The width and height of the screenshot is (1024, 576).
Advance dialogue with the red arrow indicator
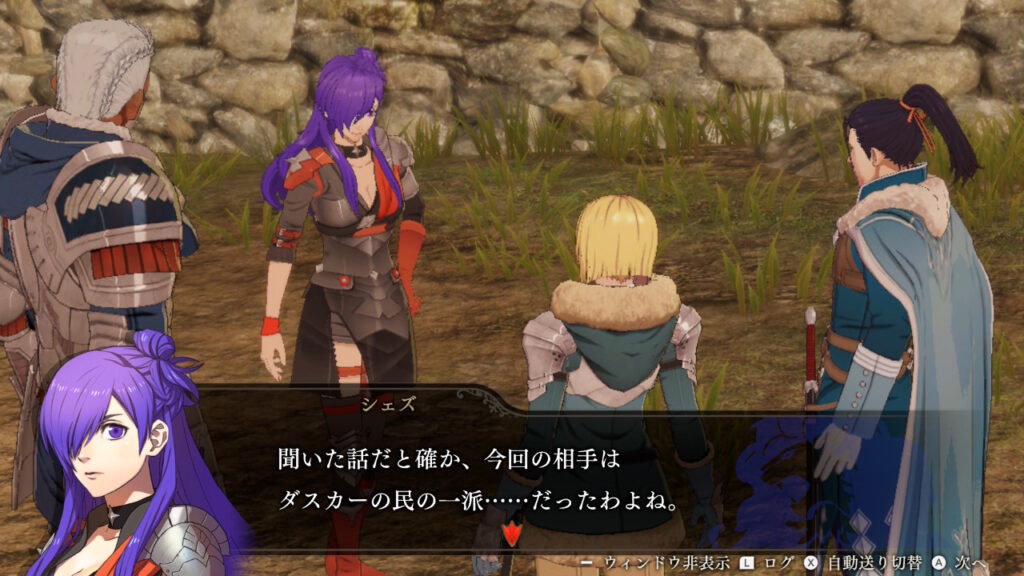(x=511, y=533)
